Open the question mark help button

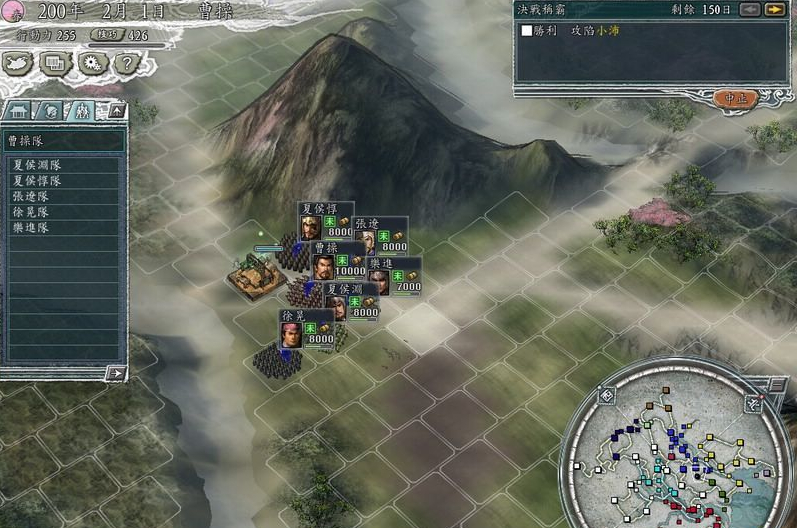[125, 63]
